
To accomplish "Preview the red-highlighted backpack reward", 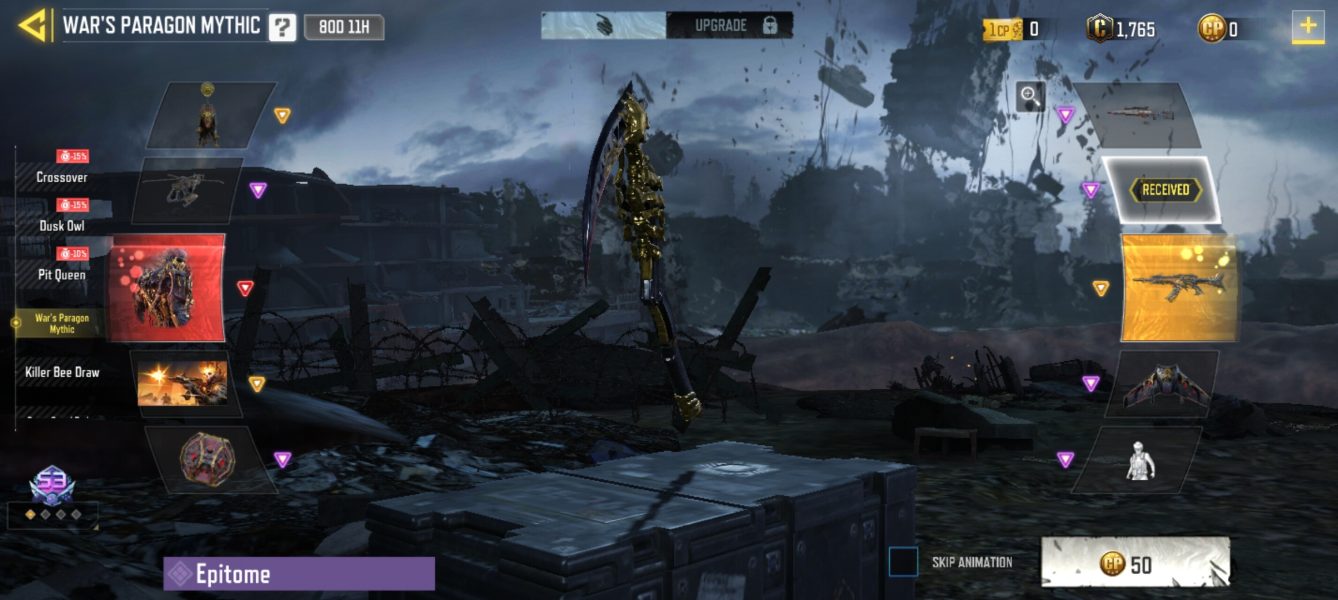I will 167,288.
